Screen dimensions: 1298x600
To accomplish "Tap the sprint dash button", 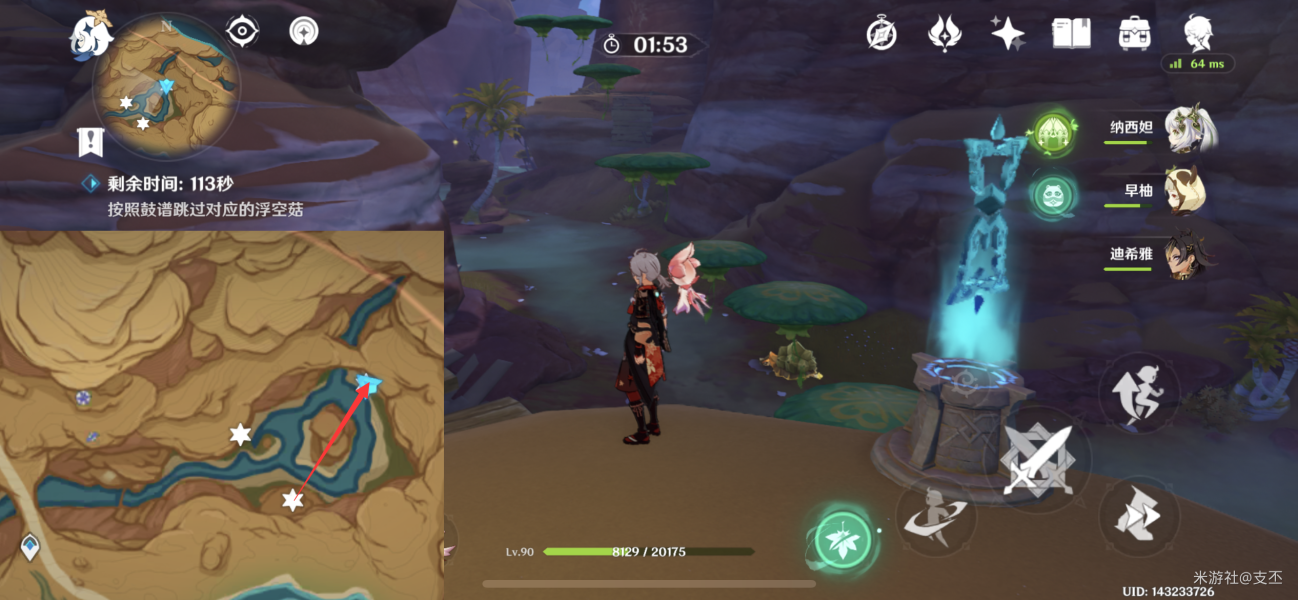I will (1142, 516).
